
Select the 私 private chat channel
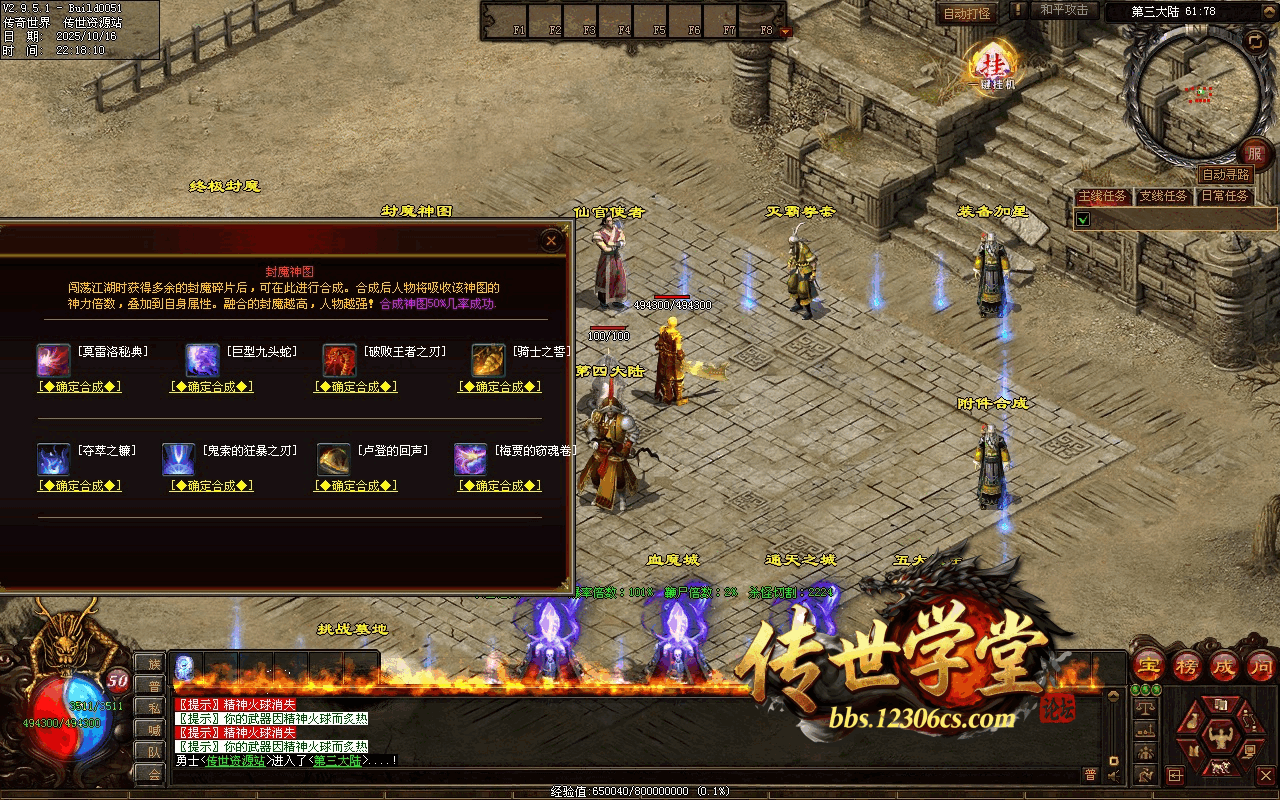coord(153,707)
